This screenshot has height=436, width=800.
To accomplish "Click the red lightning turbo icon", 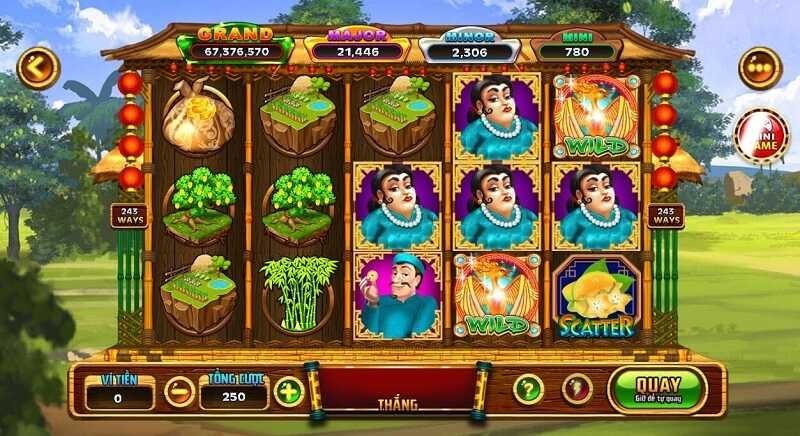I will [x=571, y=389].
